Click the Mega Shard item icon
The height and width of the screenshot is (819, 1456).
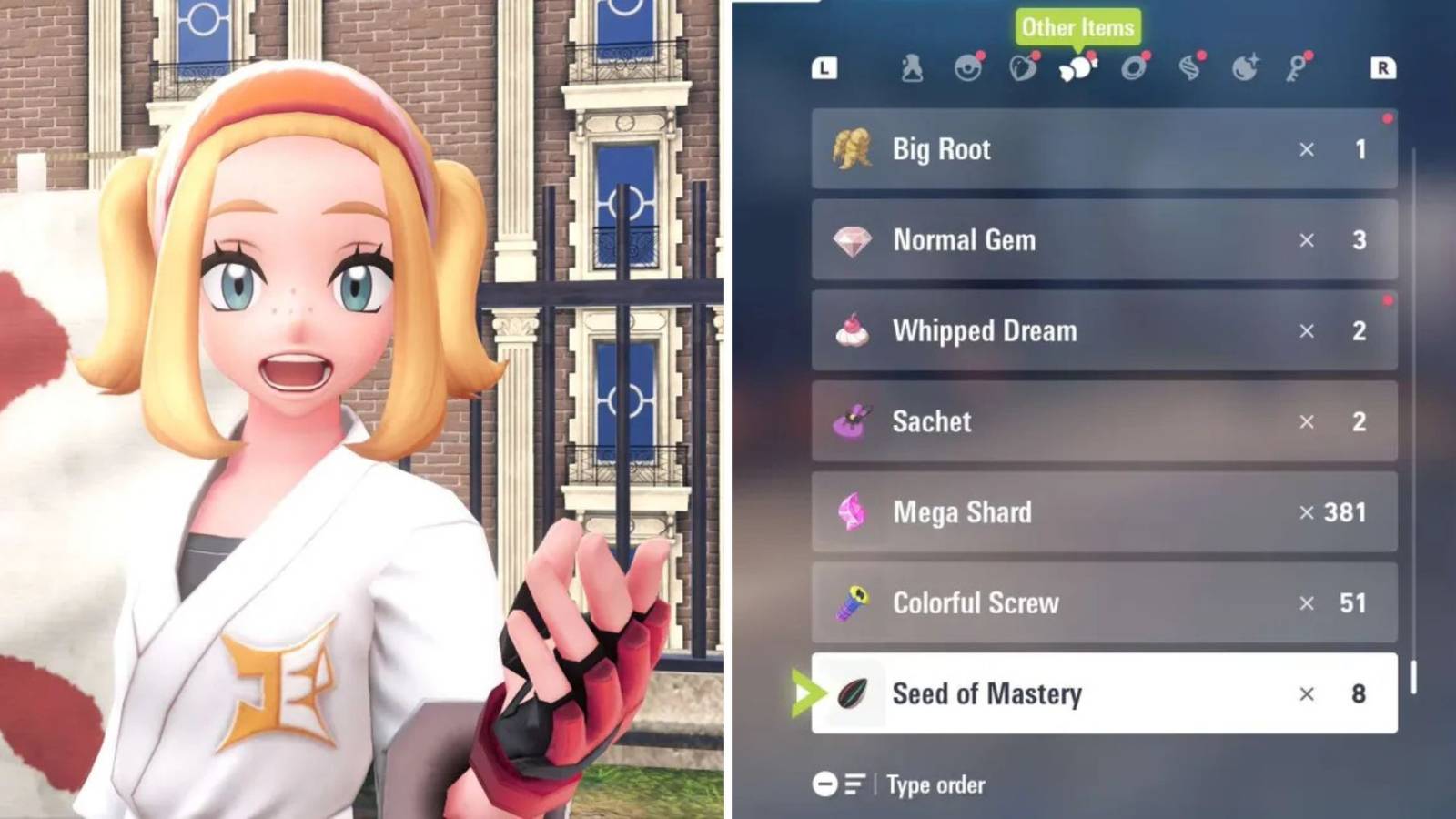(x=854, y=512)
